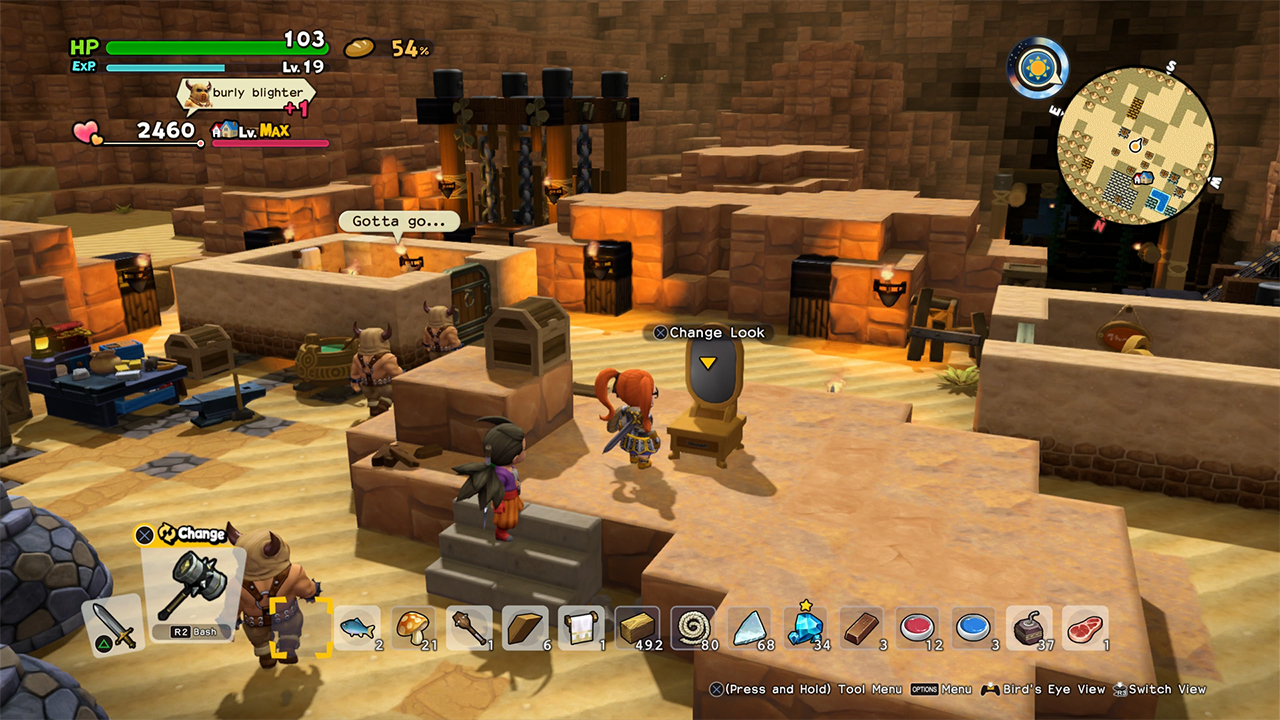Pick the towel rack hotbar item
This screenshot has height=720, width=1280.
[x=581, y=628]
